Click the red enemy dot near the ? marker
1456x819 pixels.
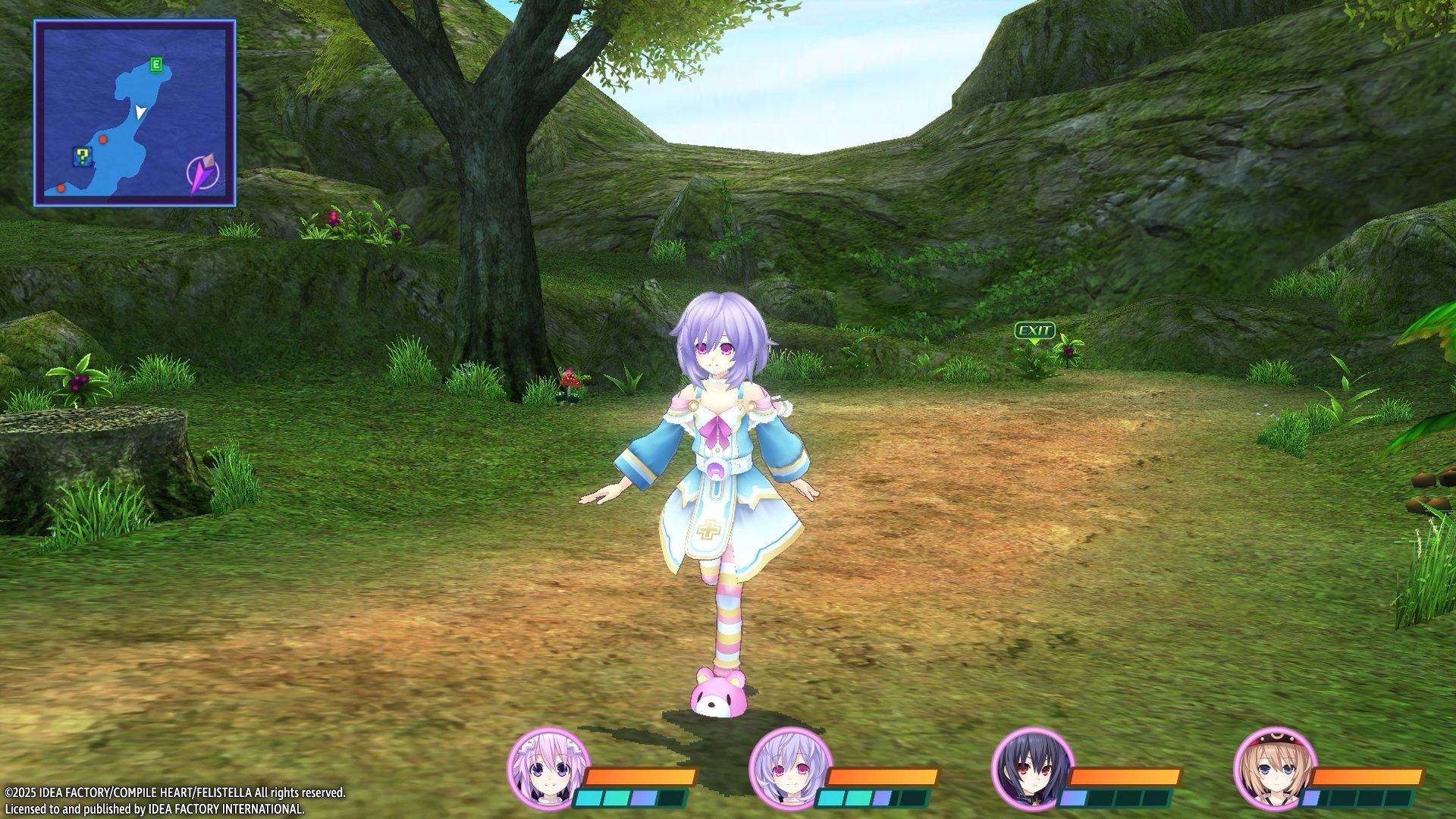pos(103,140)
